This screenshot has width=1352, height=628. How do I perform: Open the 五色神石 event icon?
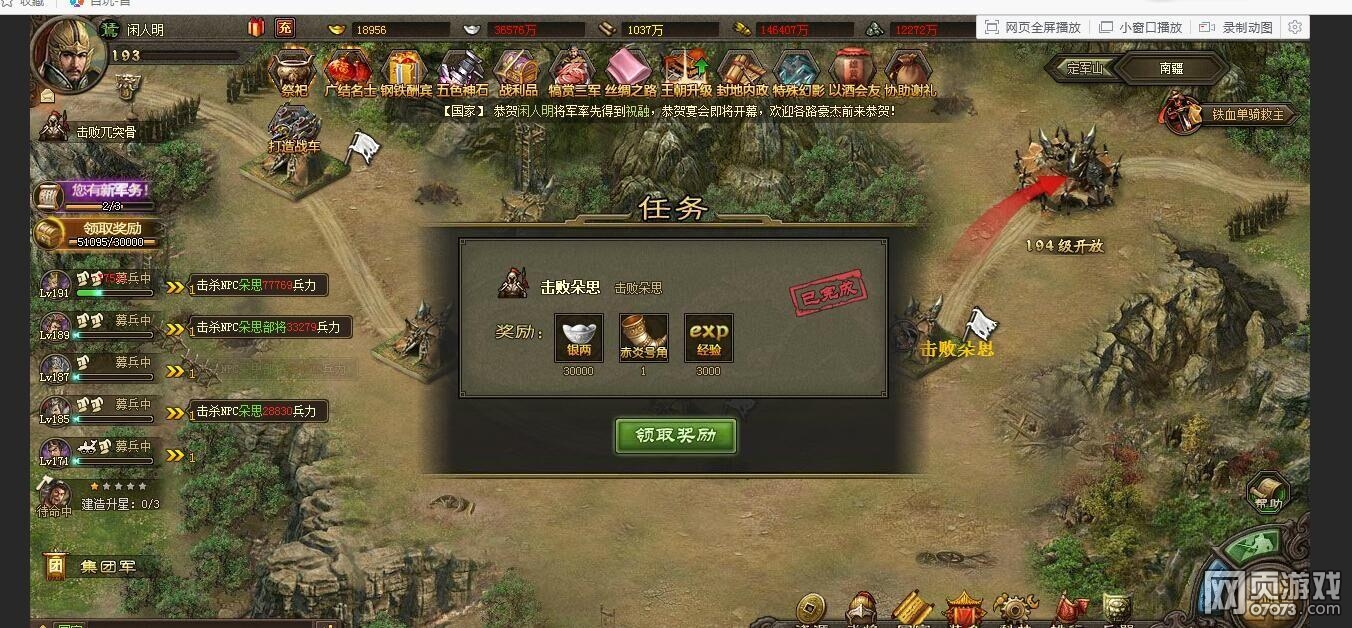(x=461, y=73)
